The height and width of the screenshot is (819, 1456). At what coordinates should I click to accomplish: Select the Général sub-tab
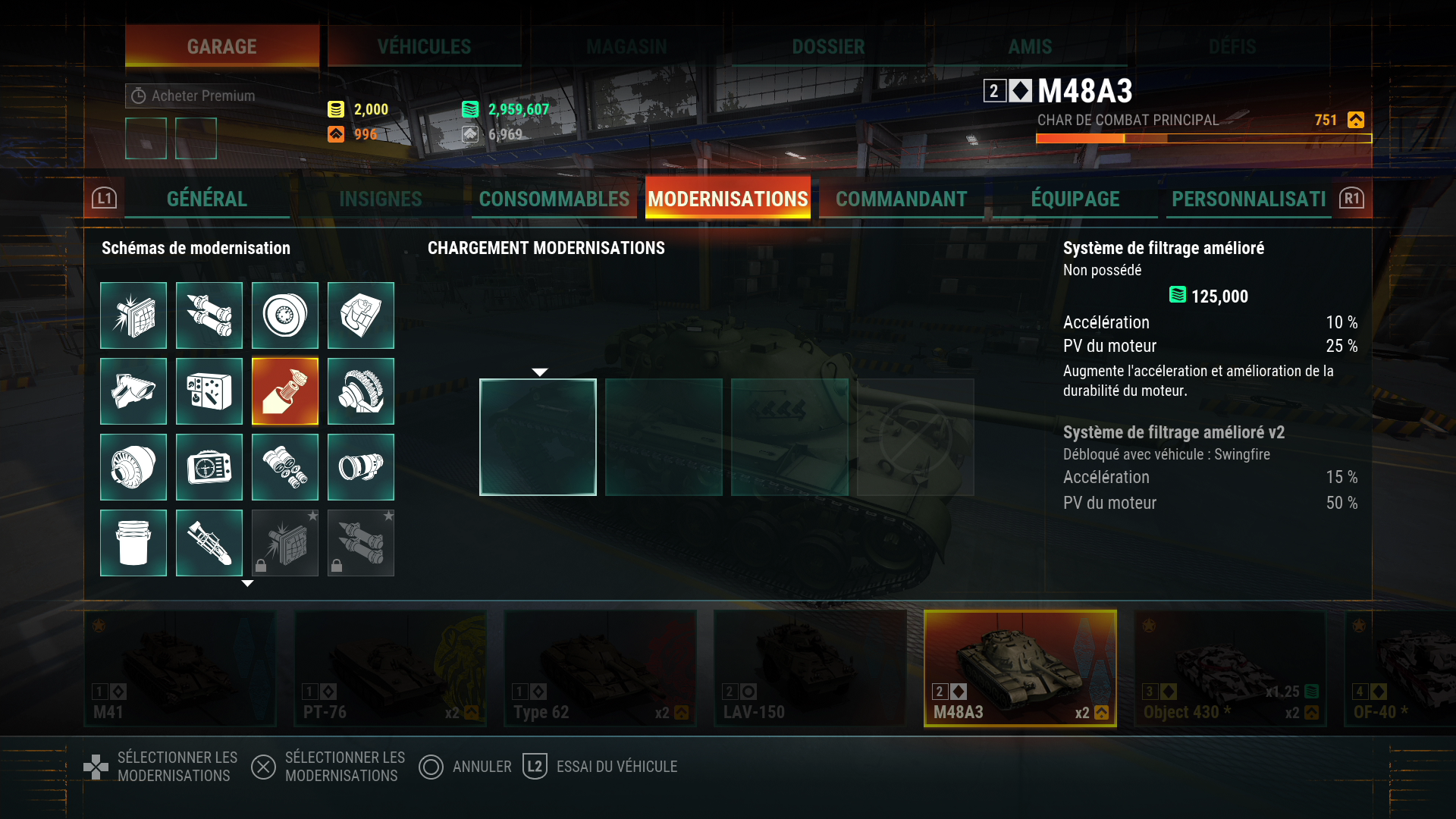[x=206, y=199]
